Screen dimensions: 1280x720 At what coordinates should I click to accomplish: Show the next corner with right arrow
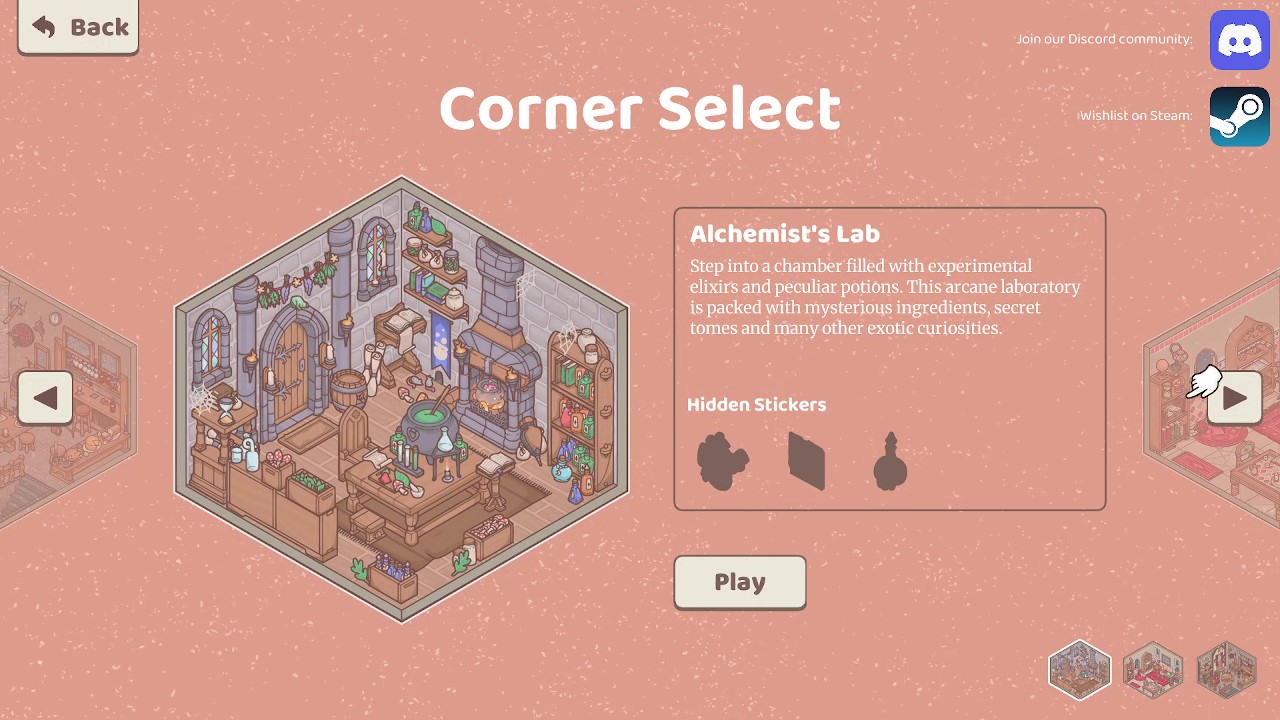pos(1234,398)
